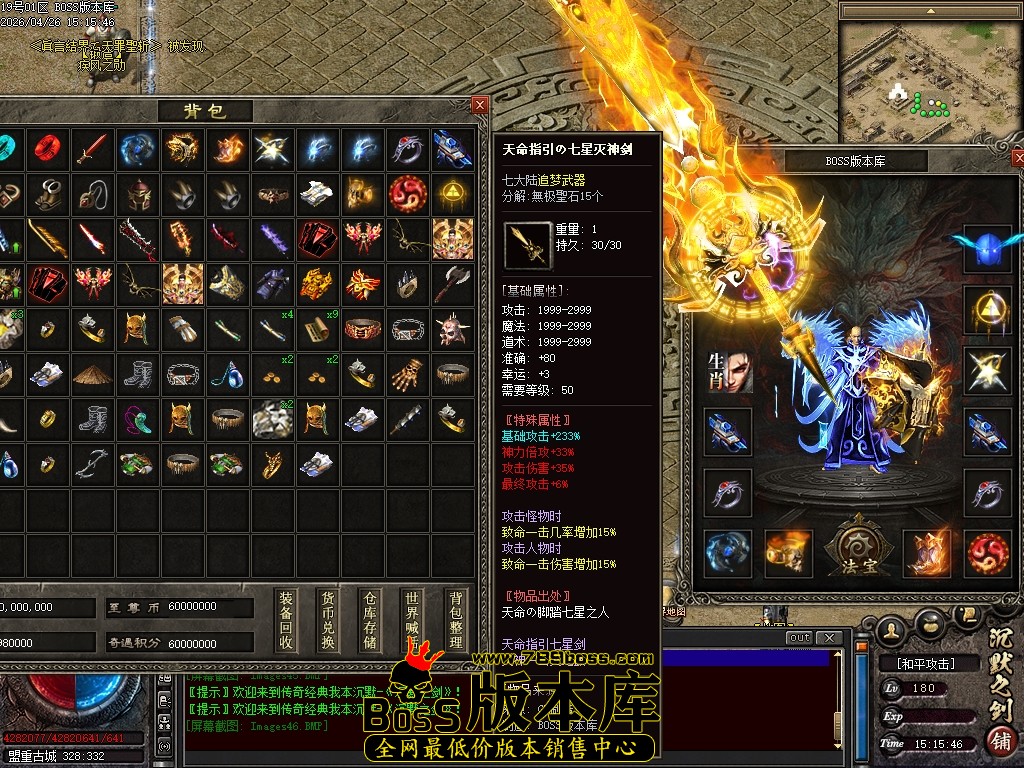1024x768 pixels.
Task: Select the straw hat item in backpack
Action: tap(93, 373)
